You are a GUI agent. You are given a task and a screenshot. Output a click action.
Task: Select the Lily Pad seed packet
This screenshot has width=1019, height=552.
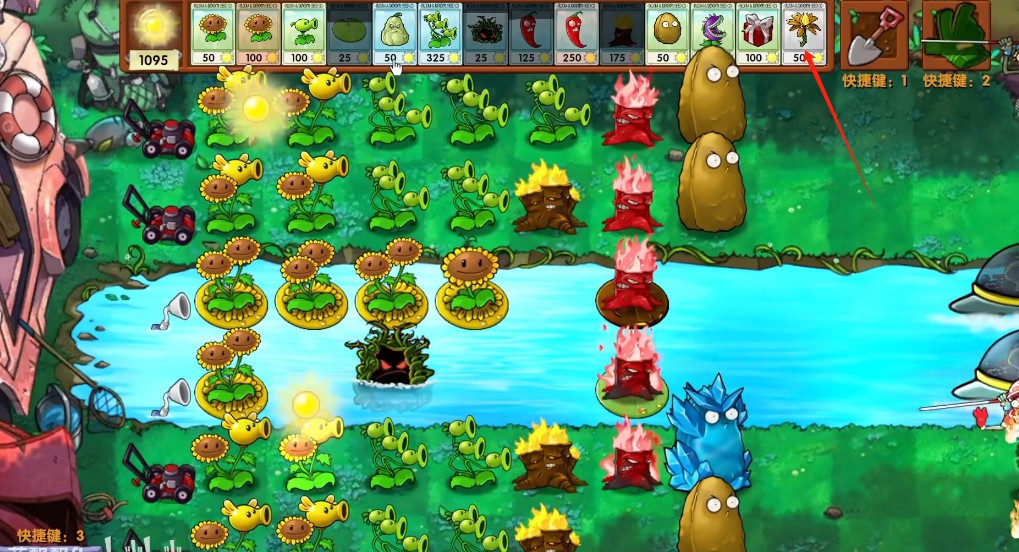pyautogui.click(x=347, y=35)
